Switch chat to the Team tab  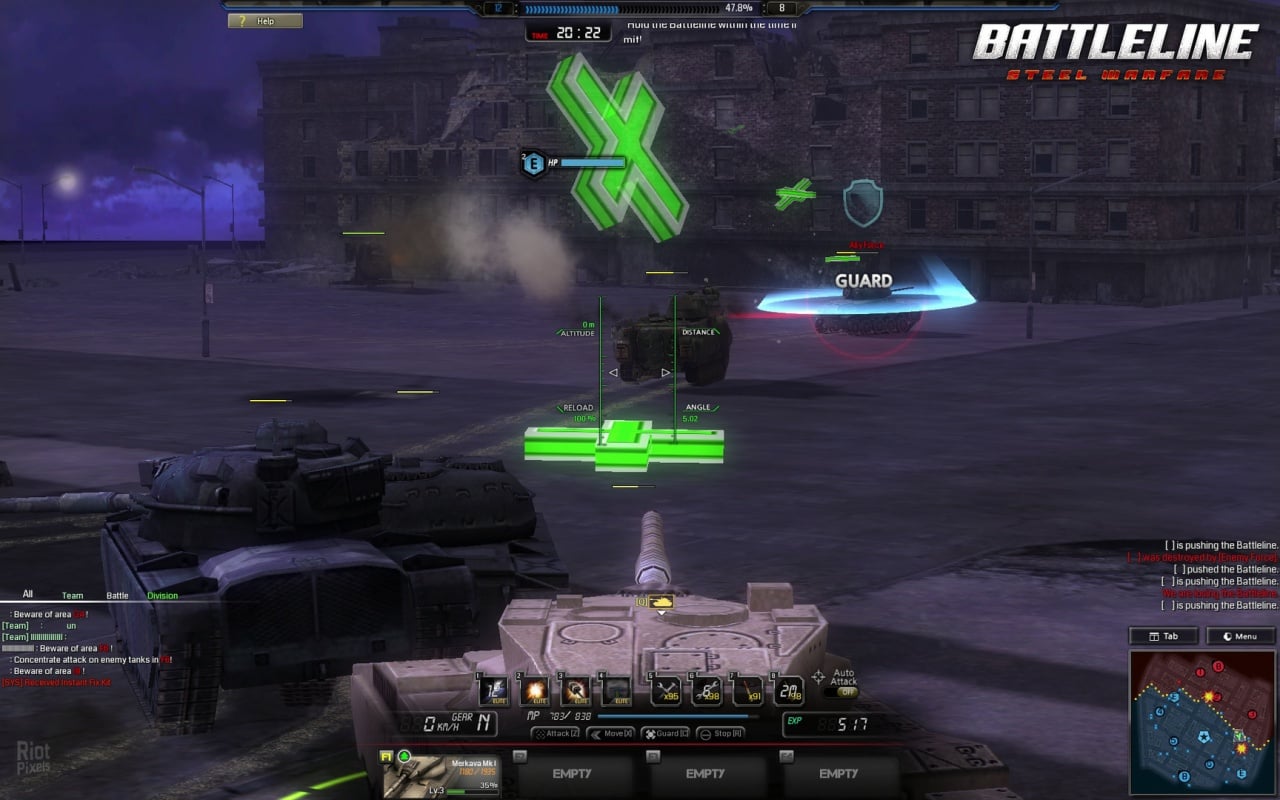pos(72,595)
